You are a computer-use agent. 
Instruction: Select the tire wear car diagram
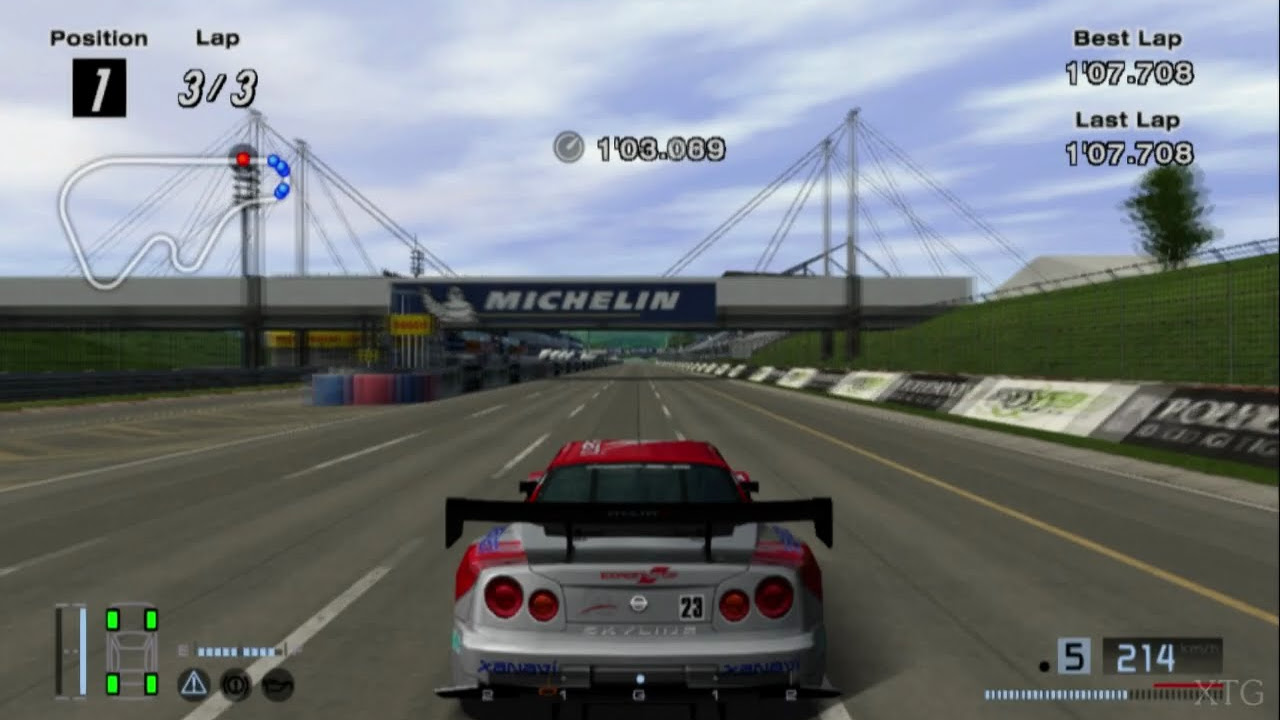point(131,652)
